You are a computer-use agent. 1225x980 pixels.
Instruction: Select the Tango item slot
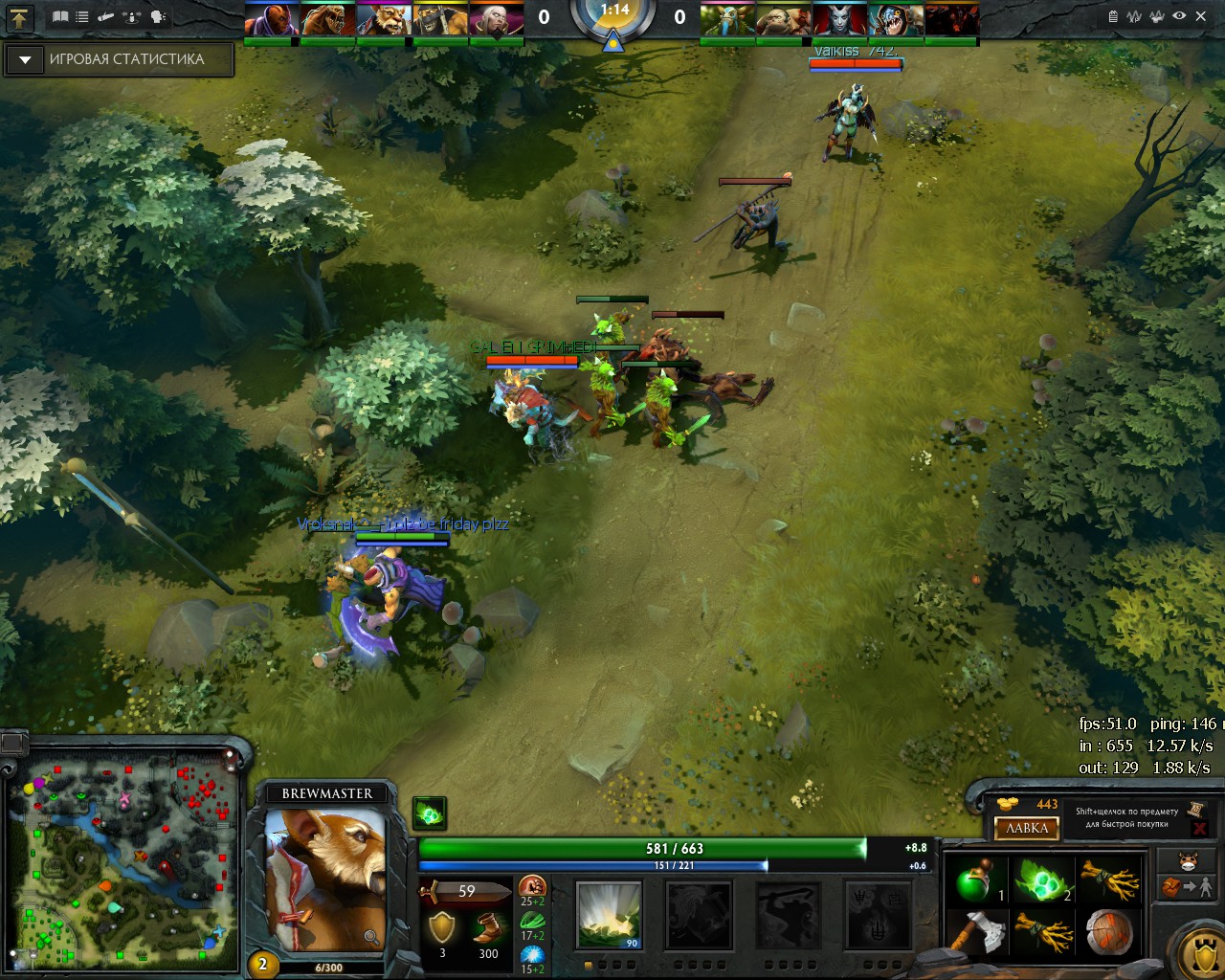point(1040,879)
